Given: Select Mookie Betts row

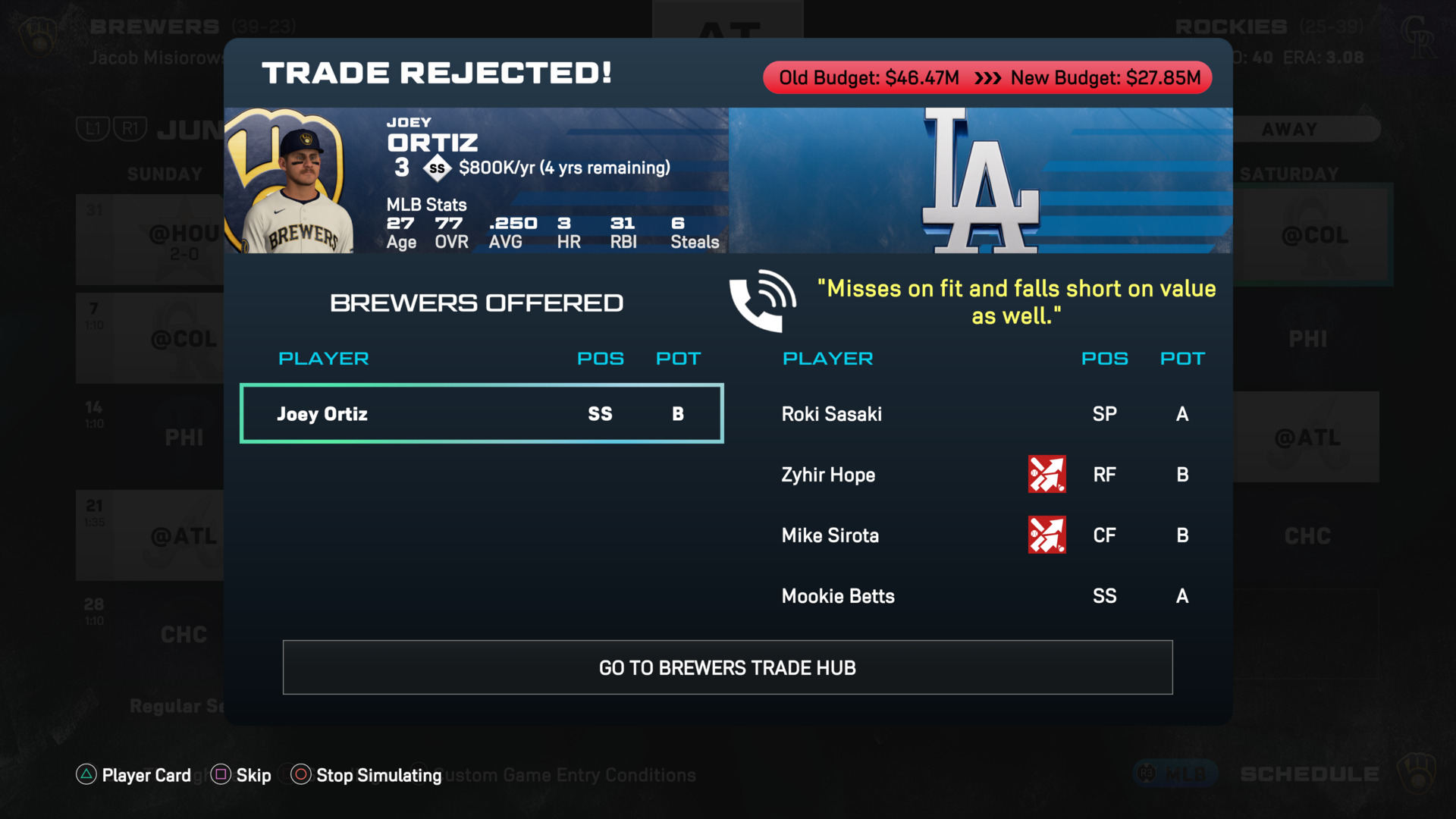Looking at the screenshot, I should [x=838, y=596].
